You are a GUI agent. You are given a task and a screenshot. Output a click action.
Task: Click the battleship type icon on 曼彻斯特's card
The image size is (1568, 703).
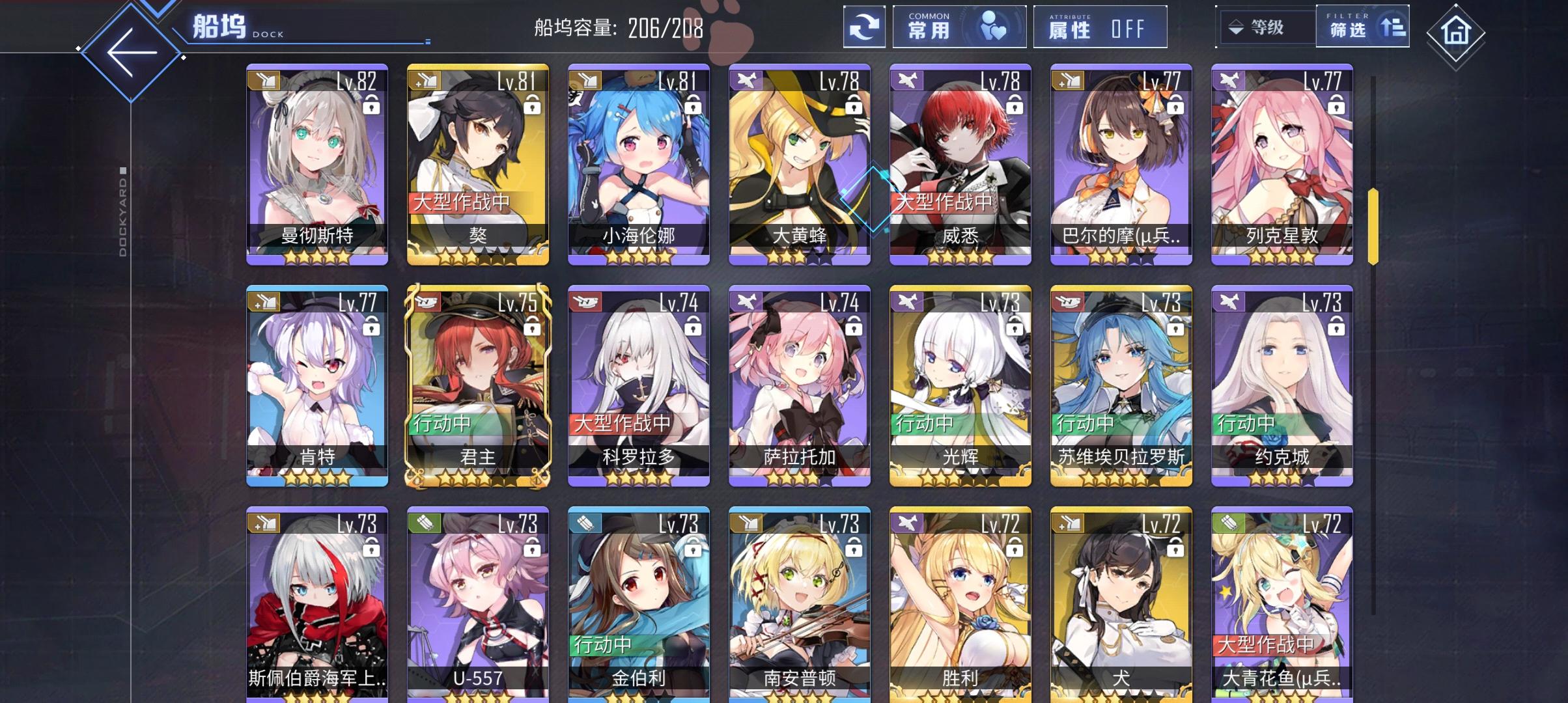266,80
